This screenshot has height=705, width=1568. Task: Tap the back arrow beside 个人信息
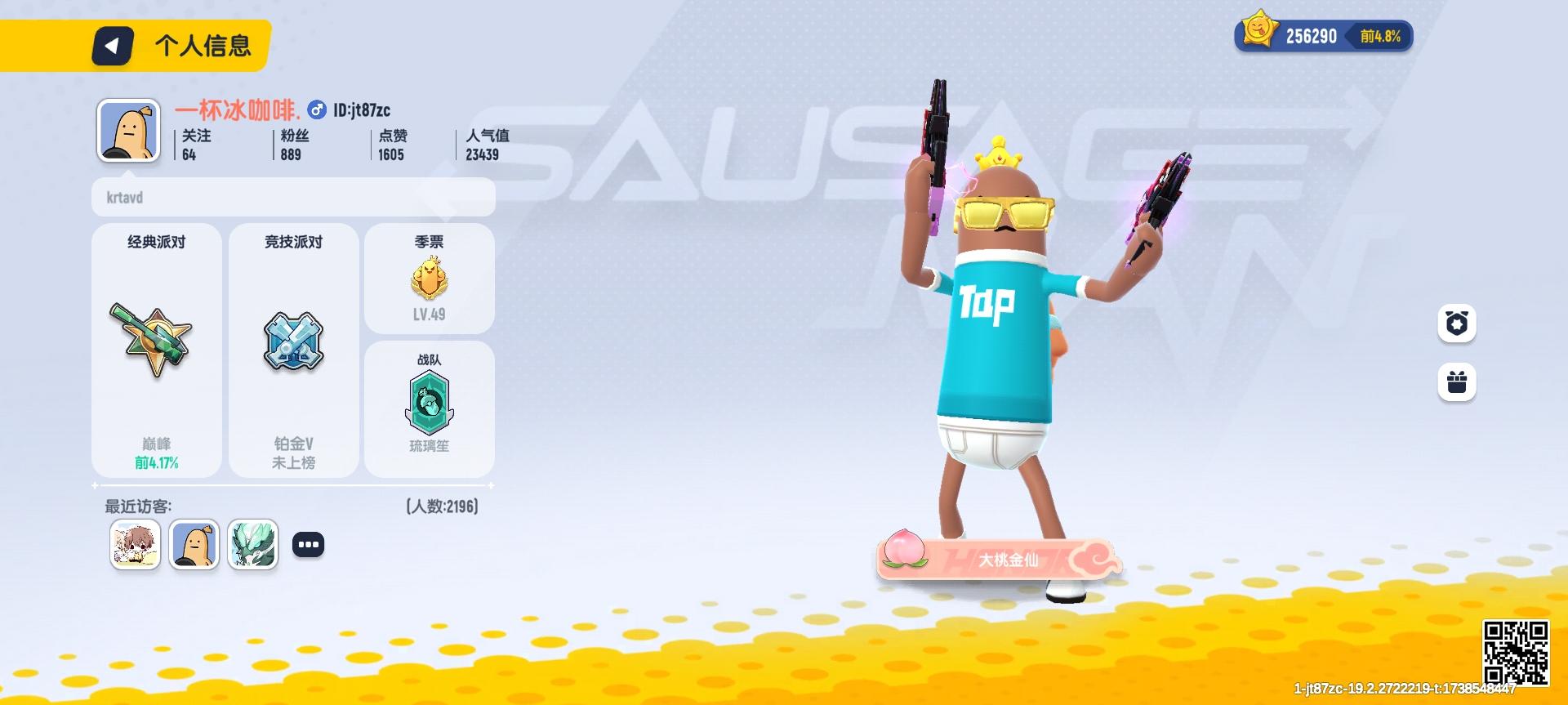pyautogui.click(x=113, y=46)
